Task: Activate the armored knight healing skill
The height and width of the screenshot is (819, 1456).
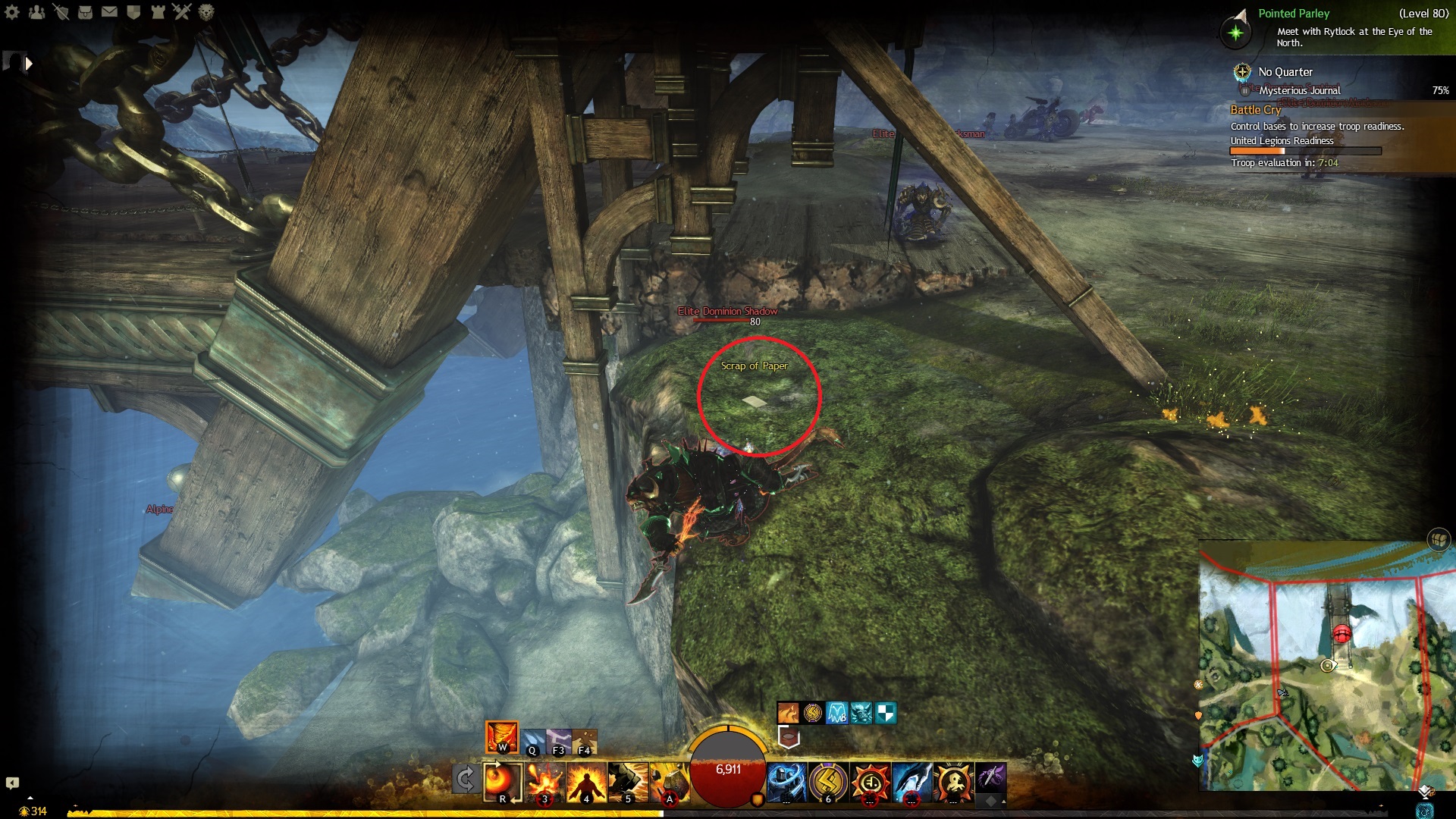Action: (786, 782)
